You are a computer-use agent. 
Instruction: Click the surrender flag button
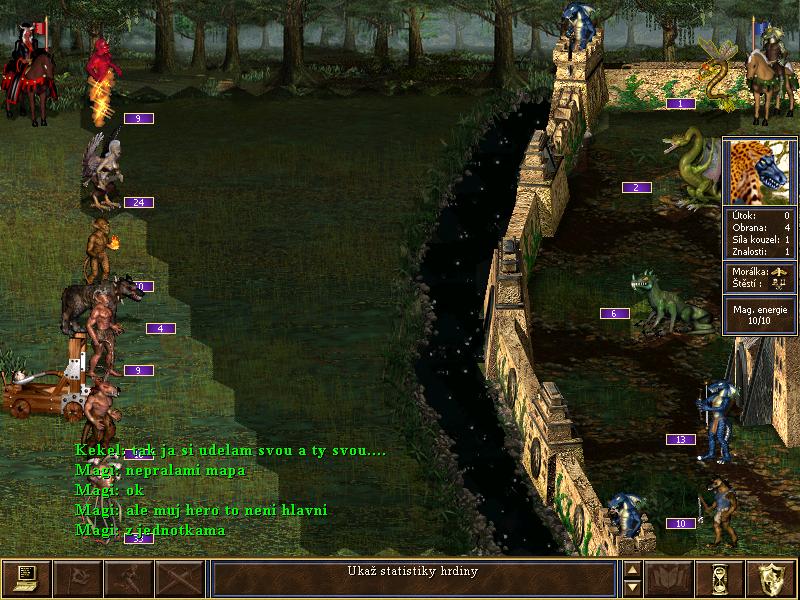(x=77, y=578)
